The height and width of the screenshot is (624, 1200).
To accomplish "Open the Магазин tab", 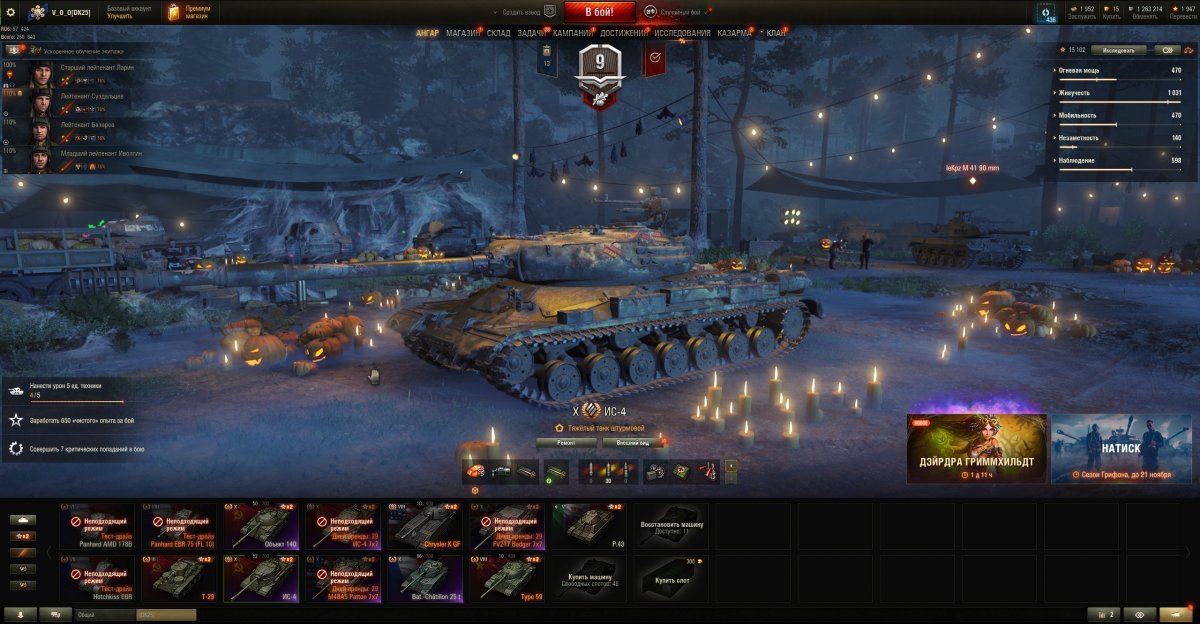I will coord(463,33).
